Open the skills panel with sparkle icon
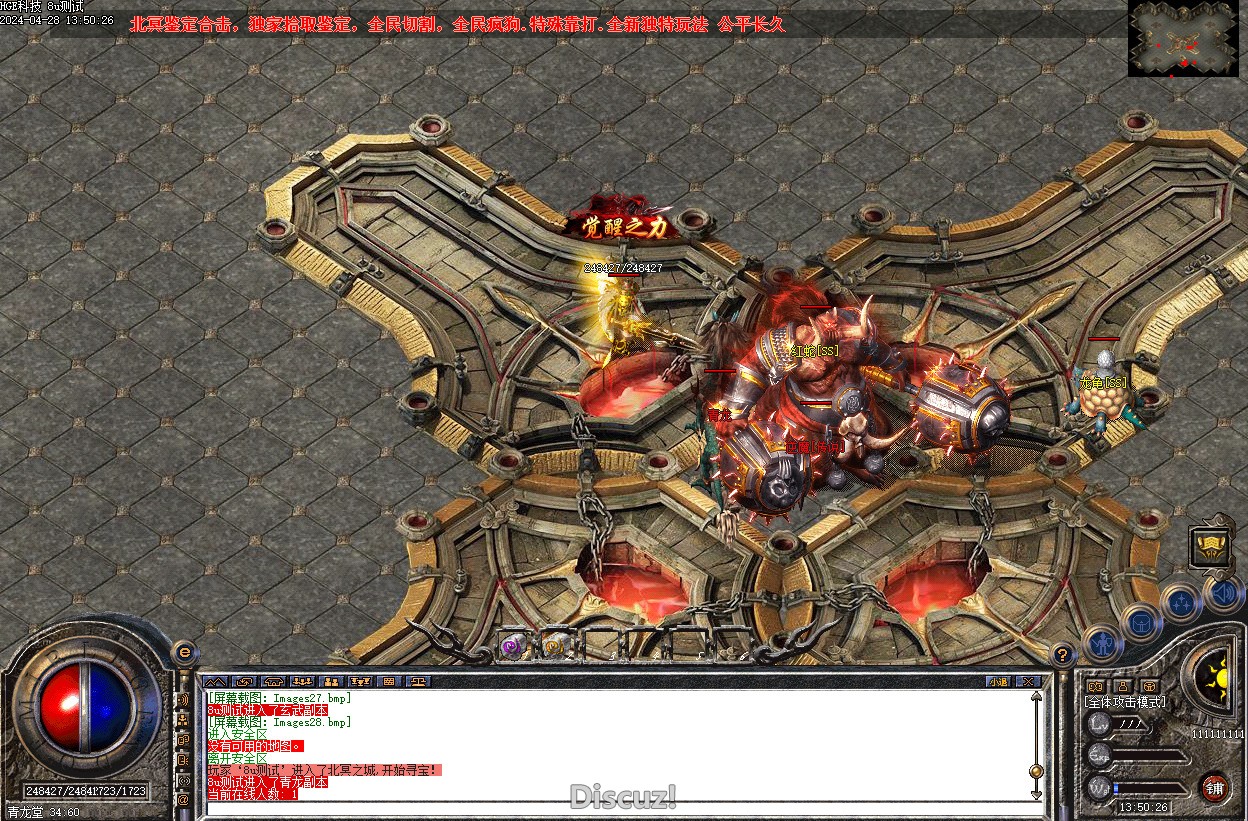The height and width of the screenshot is (821, 1248). [1182, 603]
